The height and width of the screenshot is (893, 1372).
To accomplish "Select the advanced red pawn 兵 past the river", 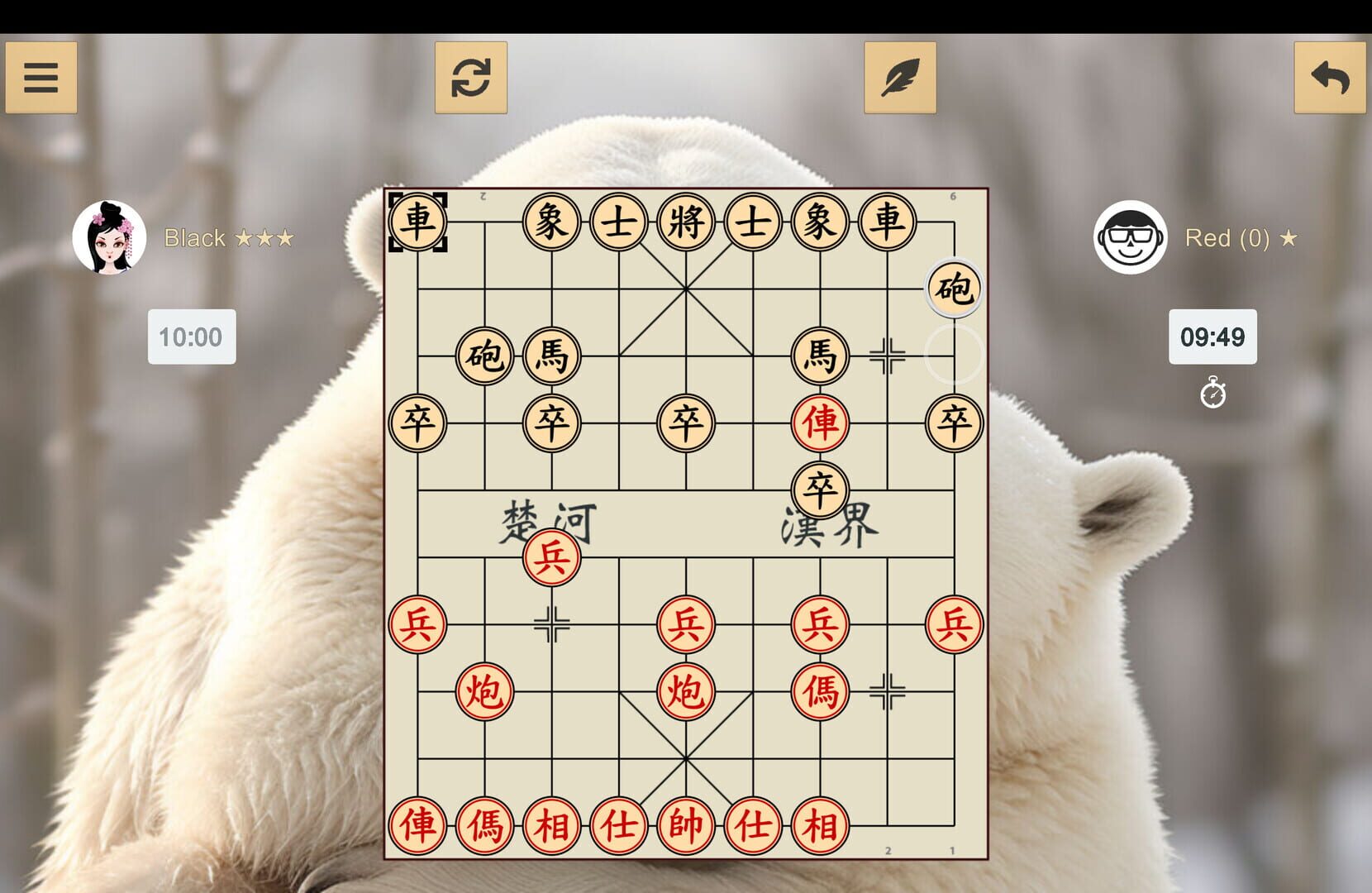I will coord(552,556).
